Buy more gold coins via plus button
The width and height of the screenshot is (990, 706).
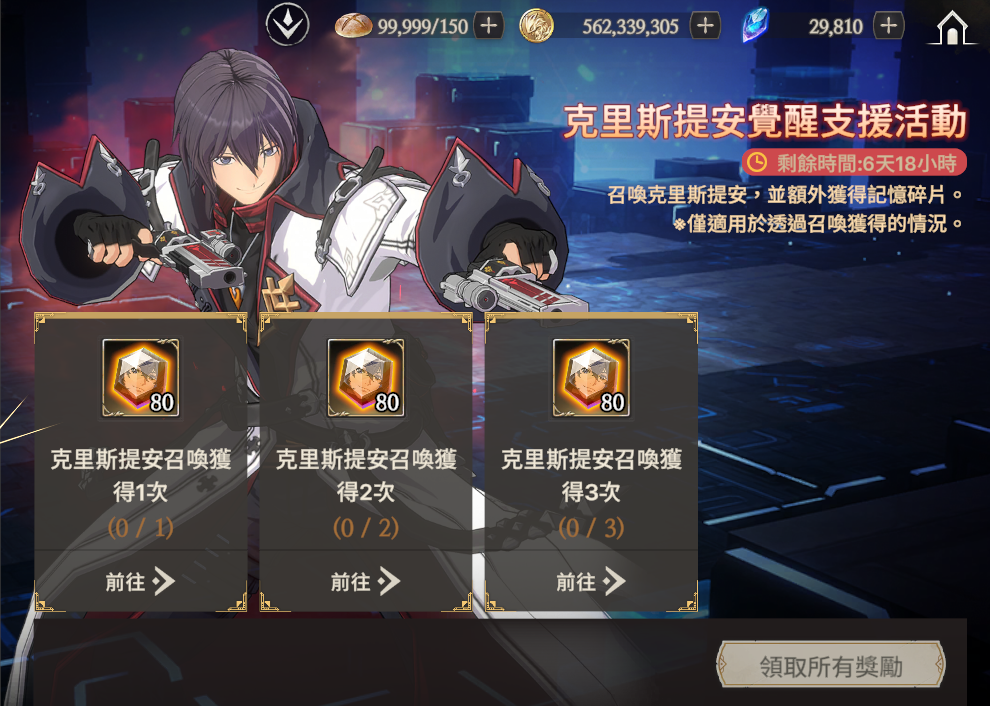tap(705, 26)
